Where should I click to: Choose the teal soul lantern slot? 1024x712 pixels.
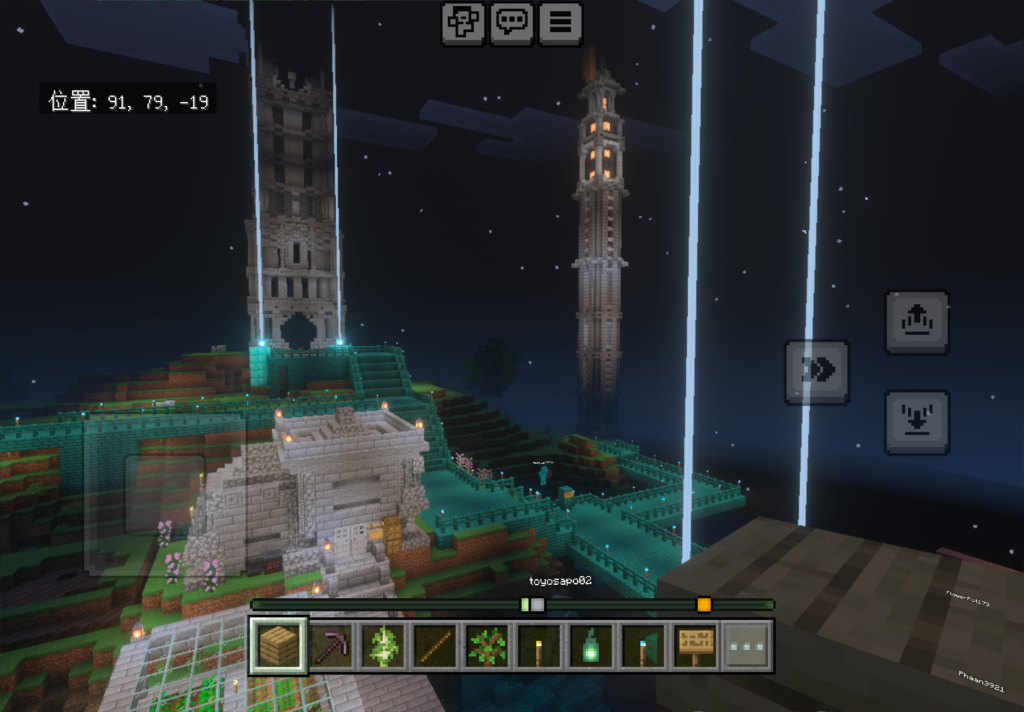[591, 646]
